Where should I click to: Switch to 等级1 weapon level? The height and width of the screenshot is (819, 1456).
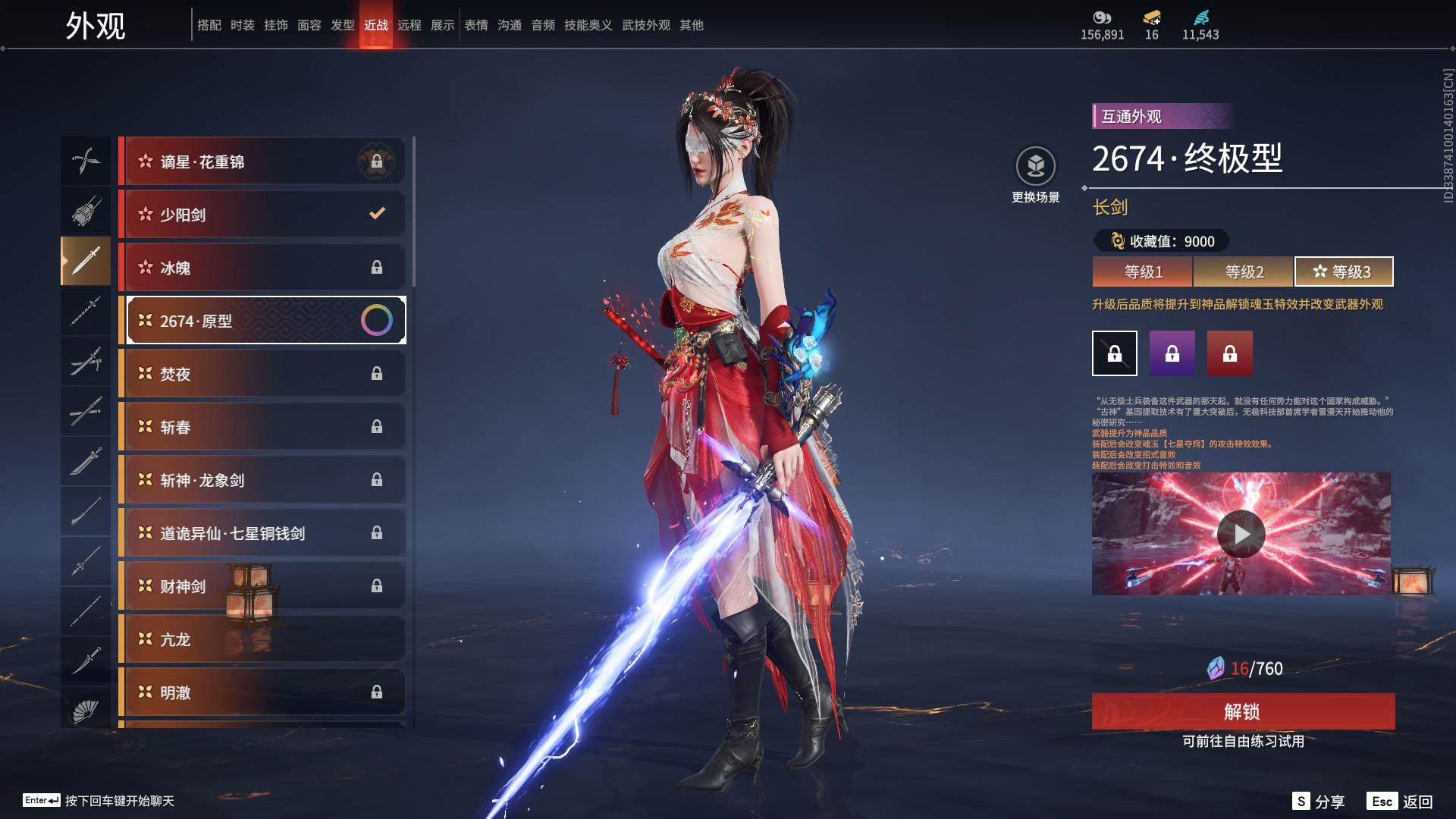(1143, 271)
